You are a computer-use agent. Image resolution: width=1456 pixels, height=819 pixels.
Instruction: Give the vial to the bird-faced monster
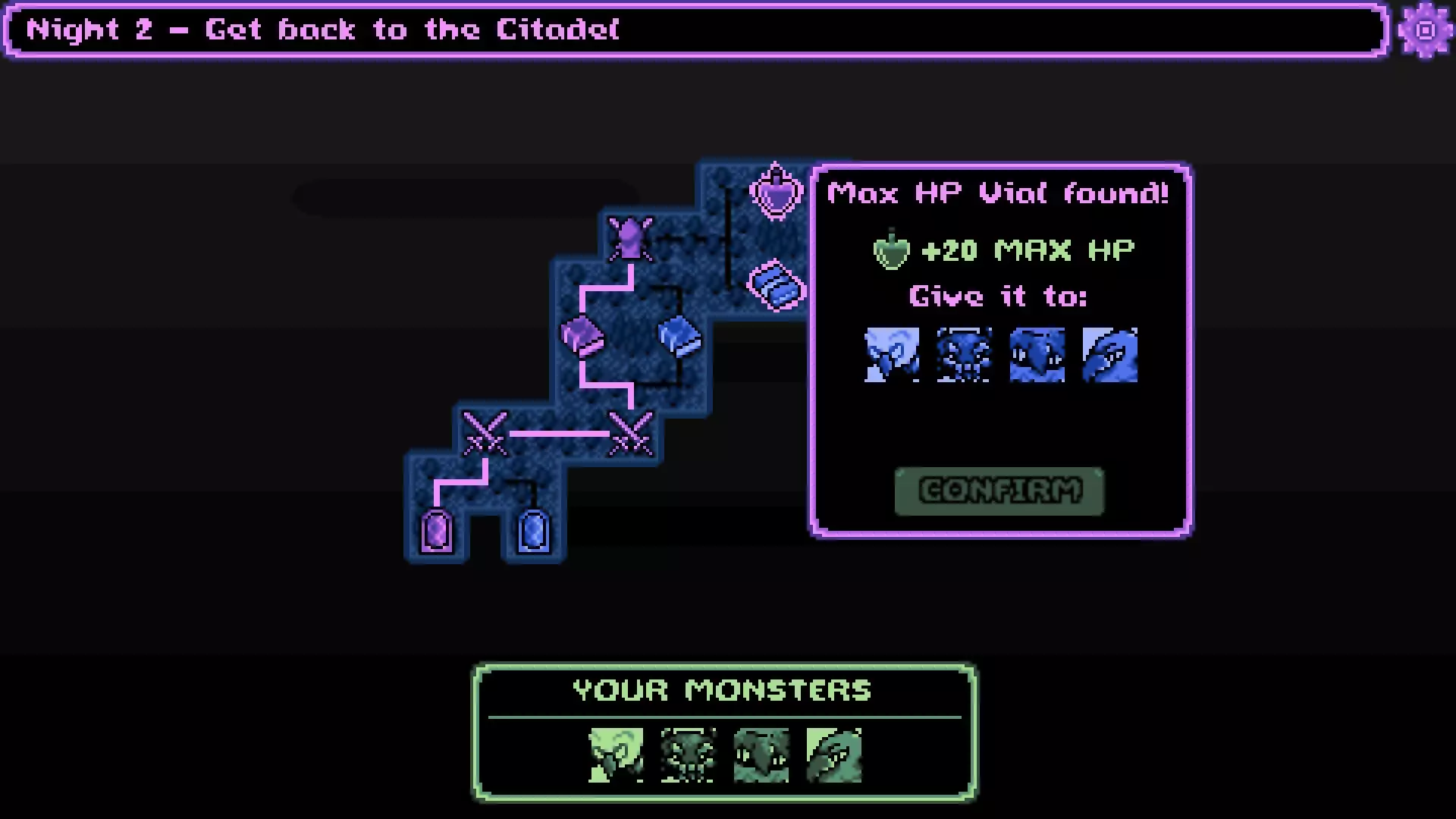[1037, 356]
